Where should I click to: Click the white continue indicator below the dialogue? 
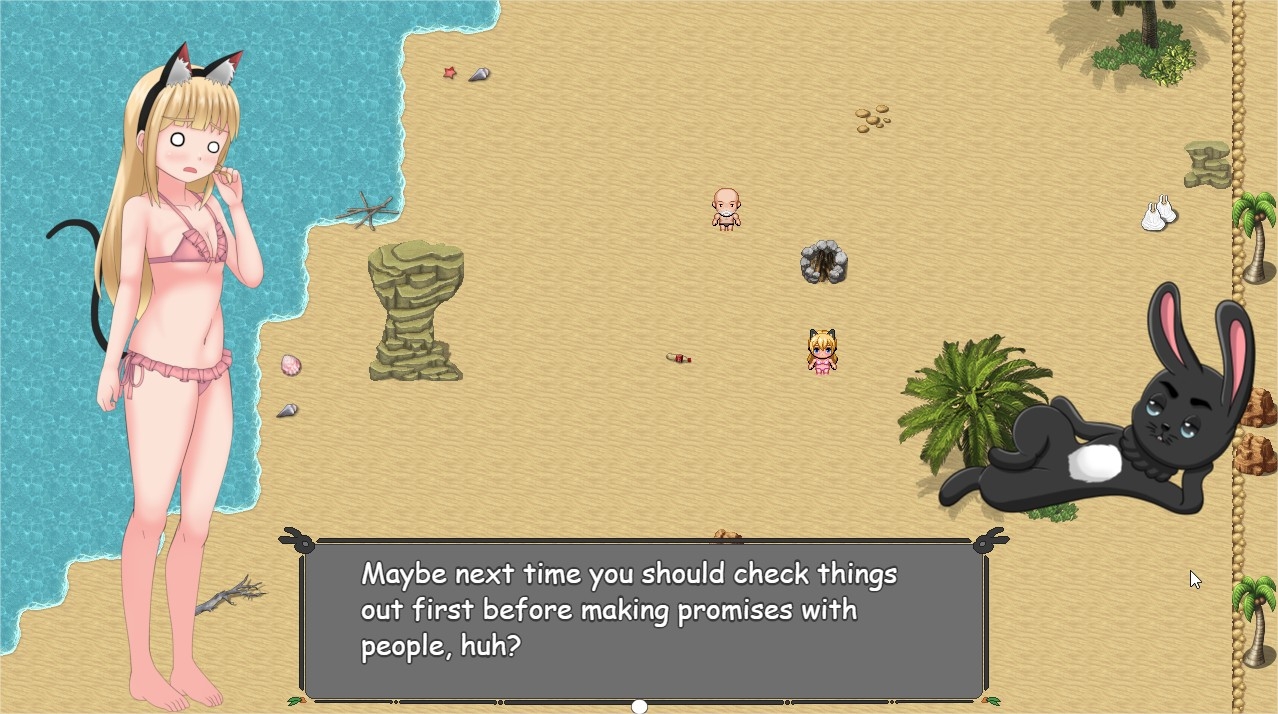[639, 706]
